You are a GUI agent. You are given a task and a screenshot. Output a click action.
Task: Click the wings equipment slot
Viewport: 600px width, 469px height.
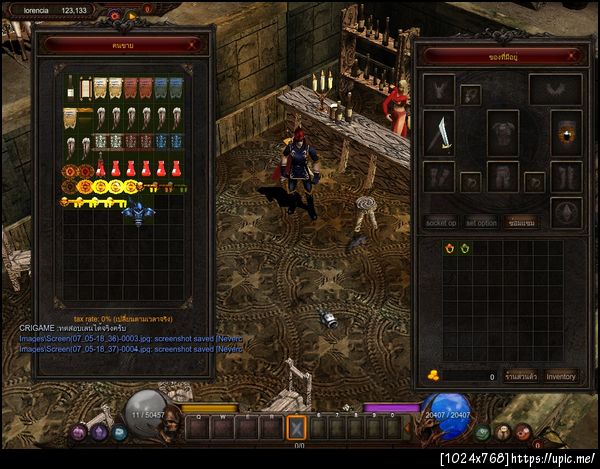[x=556, y=90]
